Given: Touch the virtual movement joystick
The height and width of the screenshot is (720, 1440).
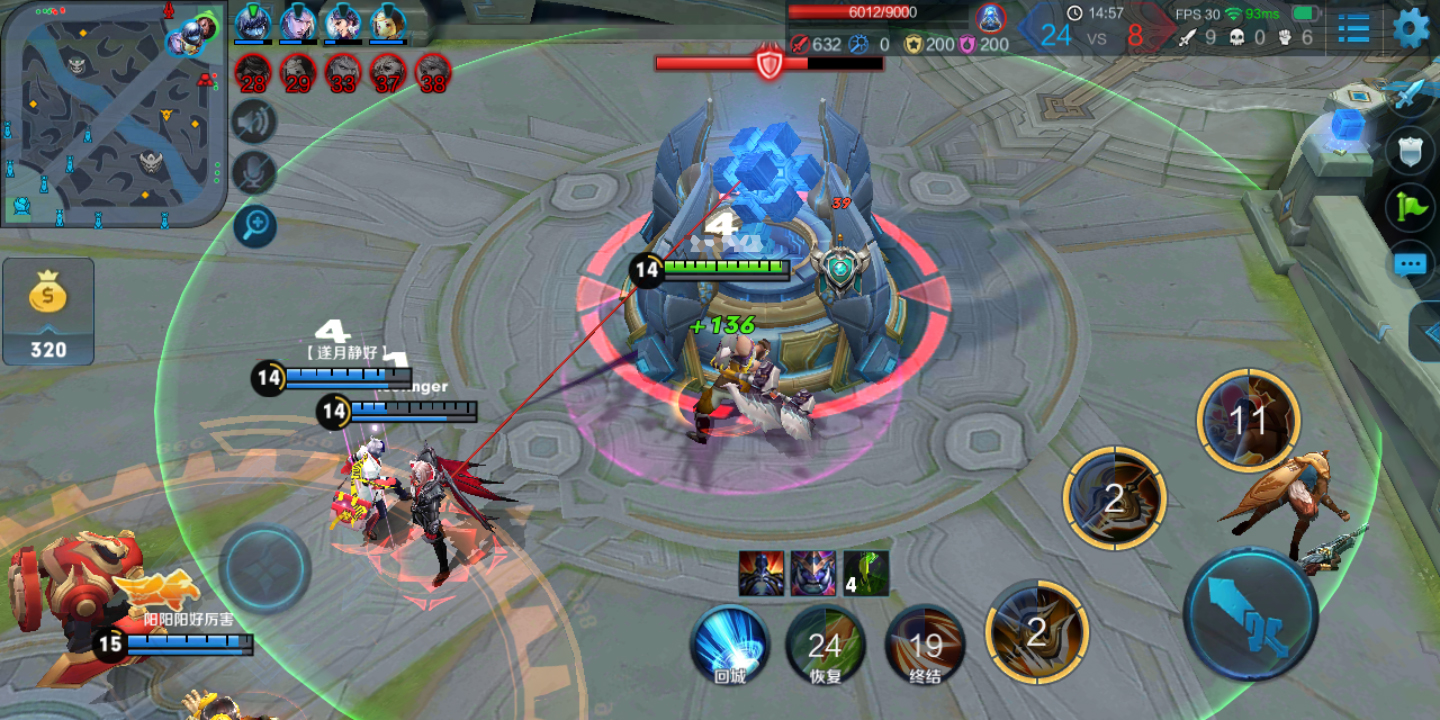Looking at the screenshot, I should (265, 568).
